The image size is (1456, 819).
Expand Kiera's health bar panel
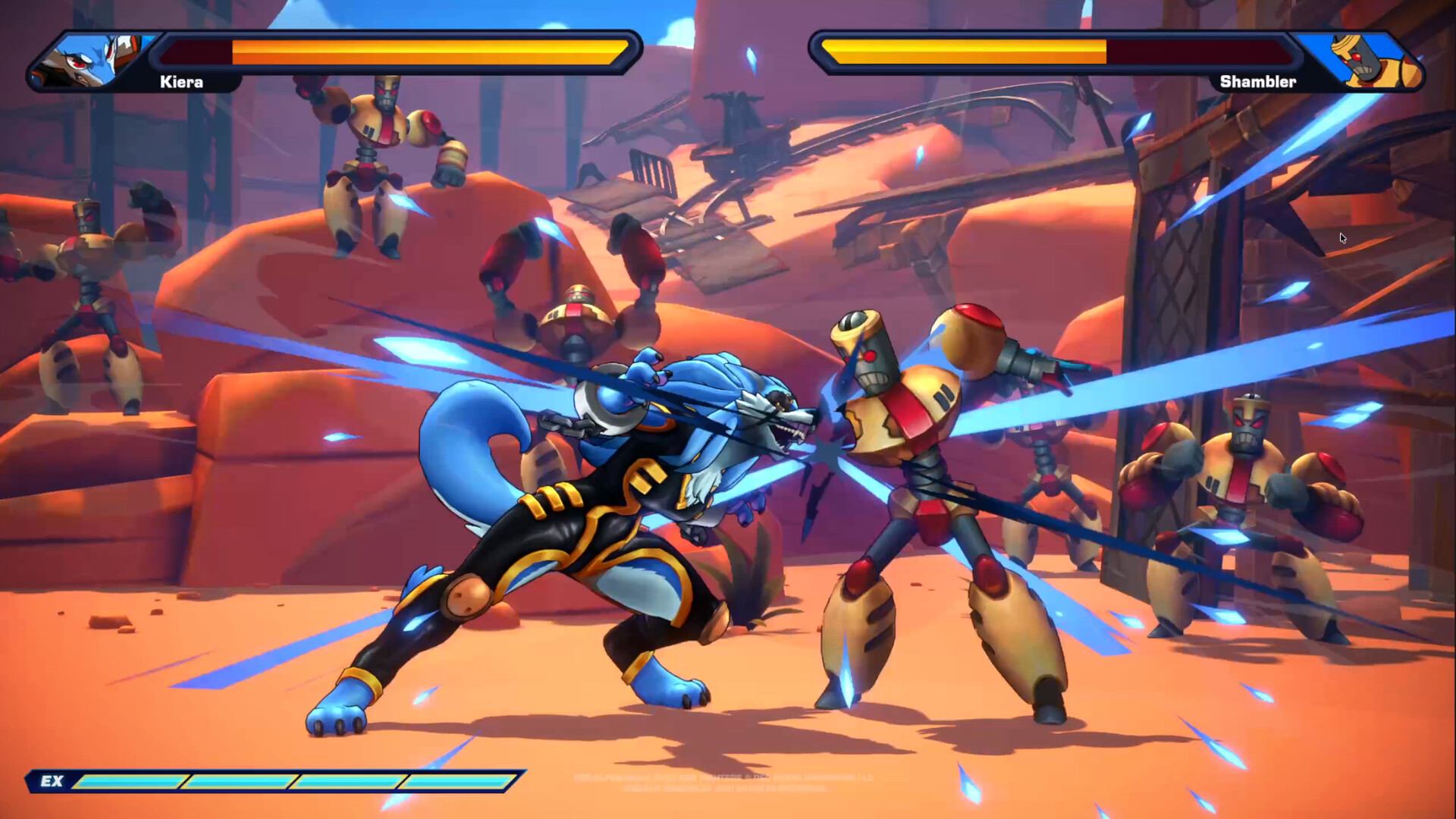[394, 52]
